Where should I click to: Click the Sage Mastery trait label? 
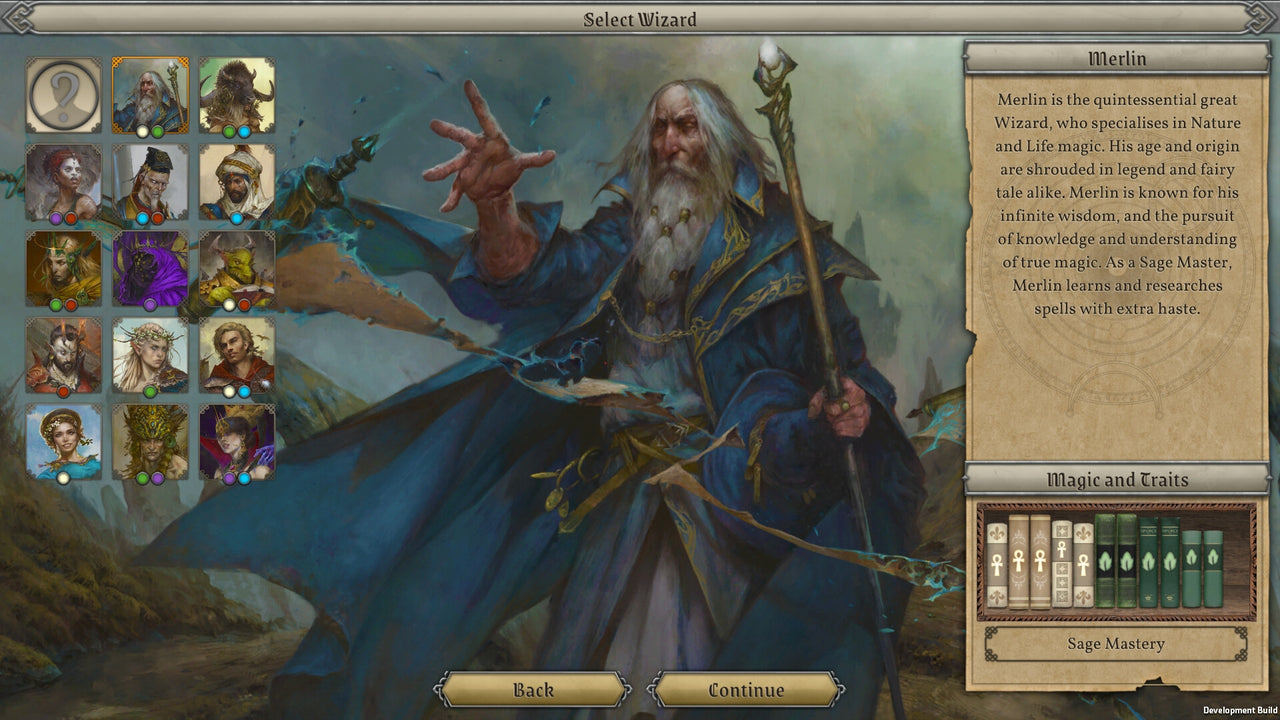pyautogui.click(x=1117, y=644)
